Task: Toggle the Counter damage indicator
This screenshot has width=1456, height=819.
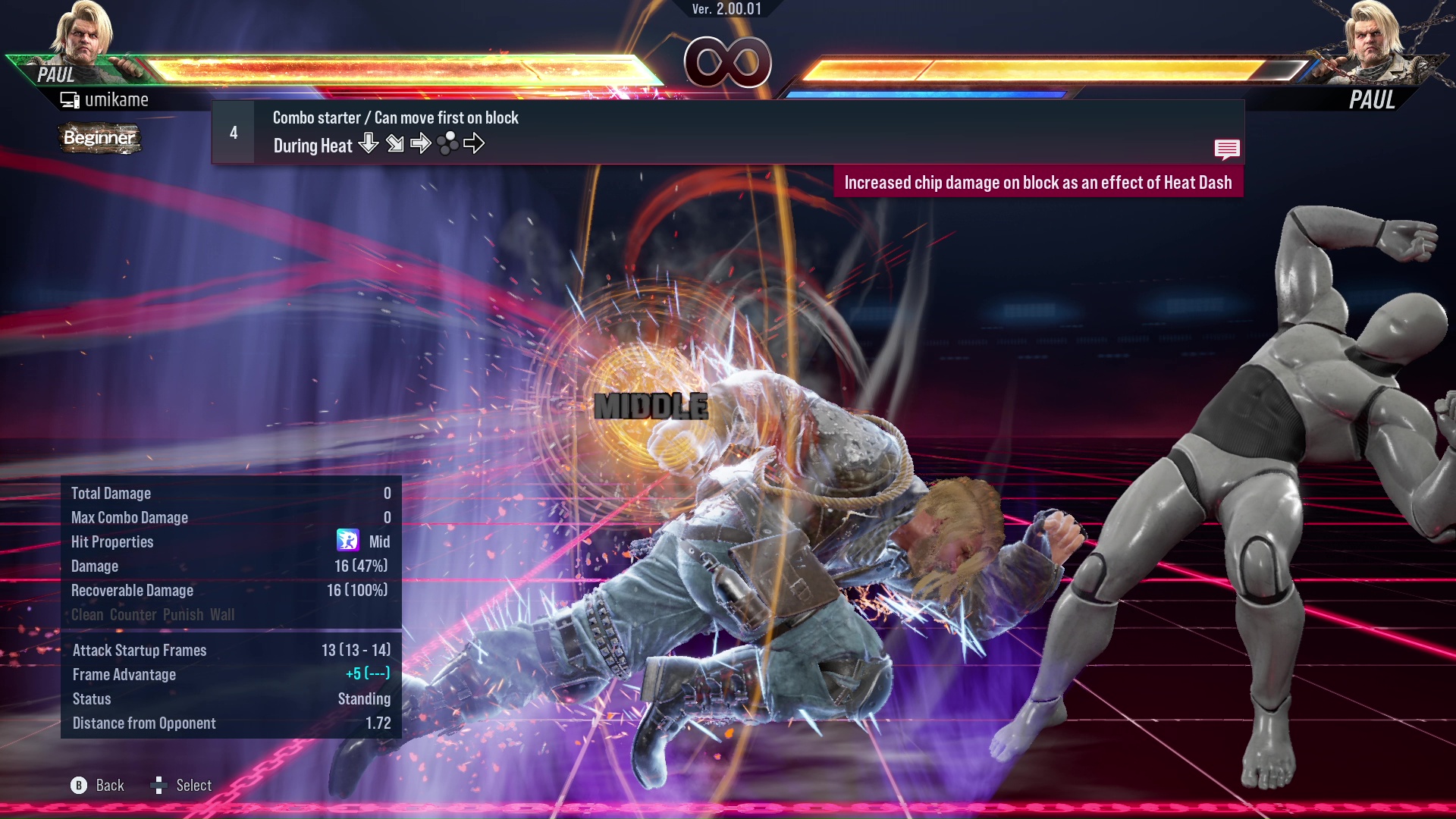Action: [x=133, y=615]
